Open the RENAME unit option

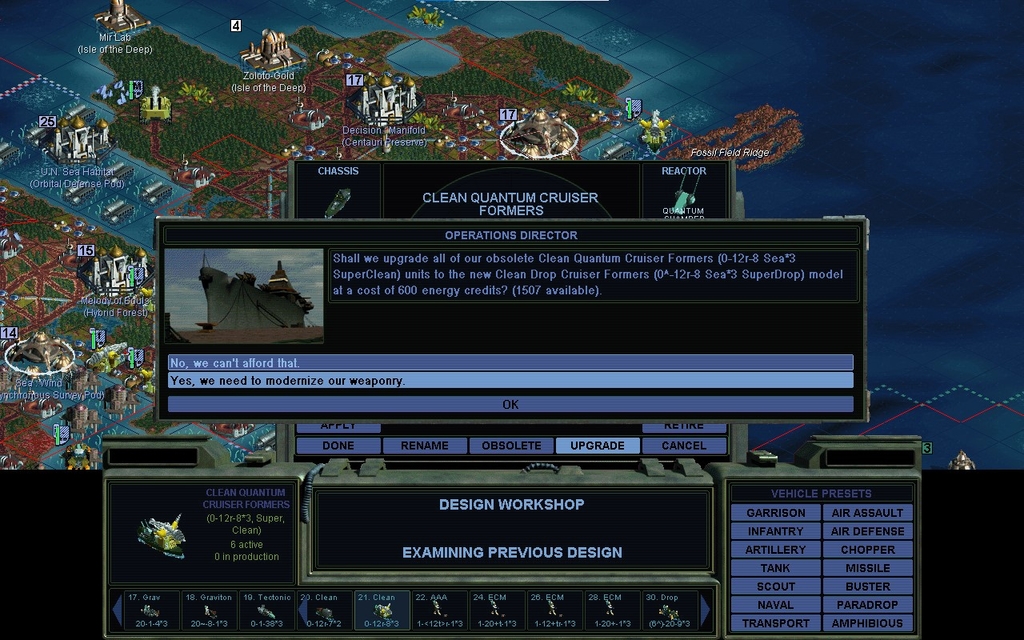pos(424,445)
